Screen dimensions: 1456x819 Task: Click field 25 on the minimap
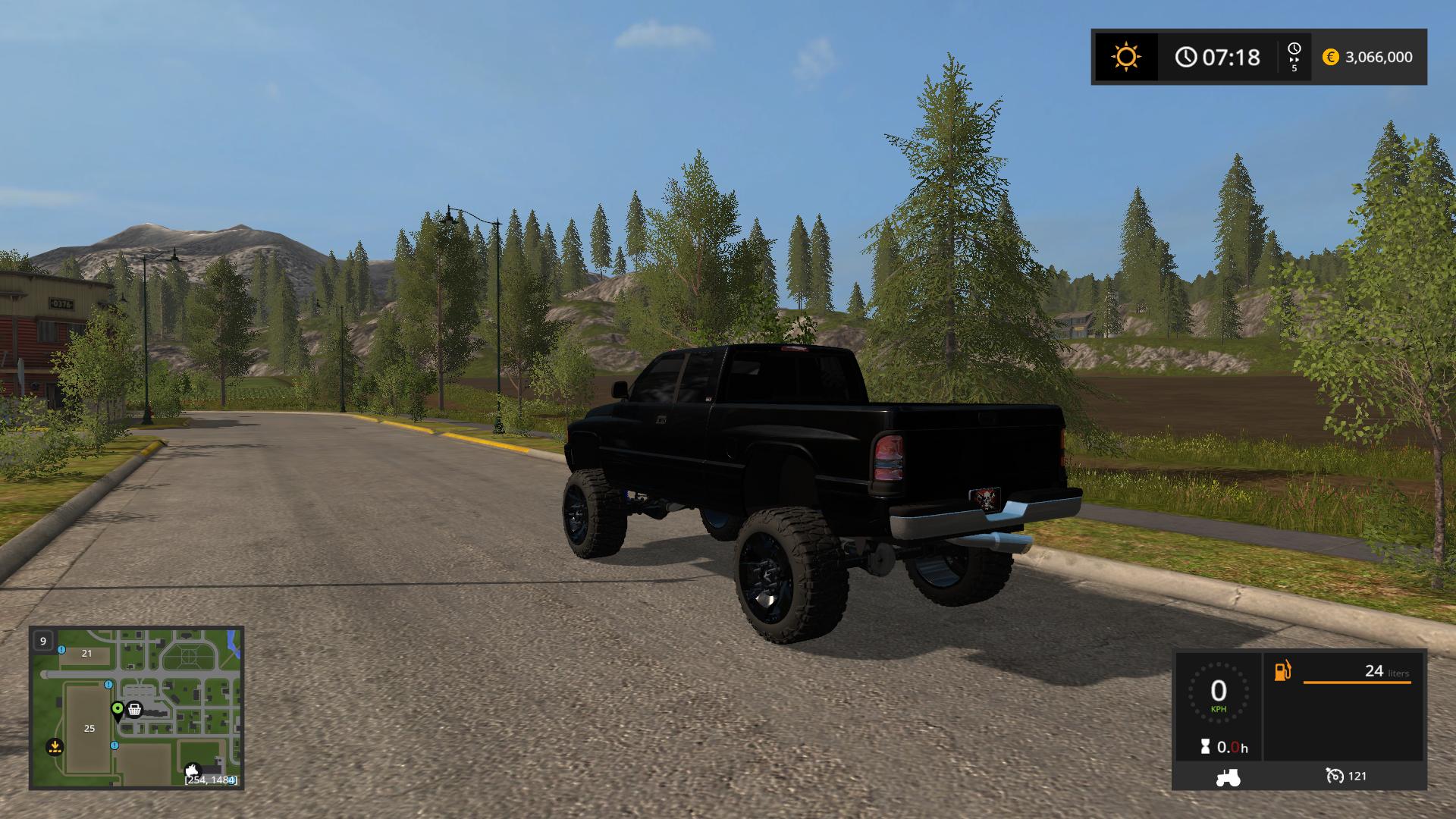89,728
